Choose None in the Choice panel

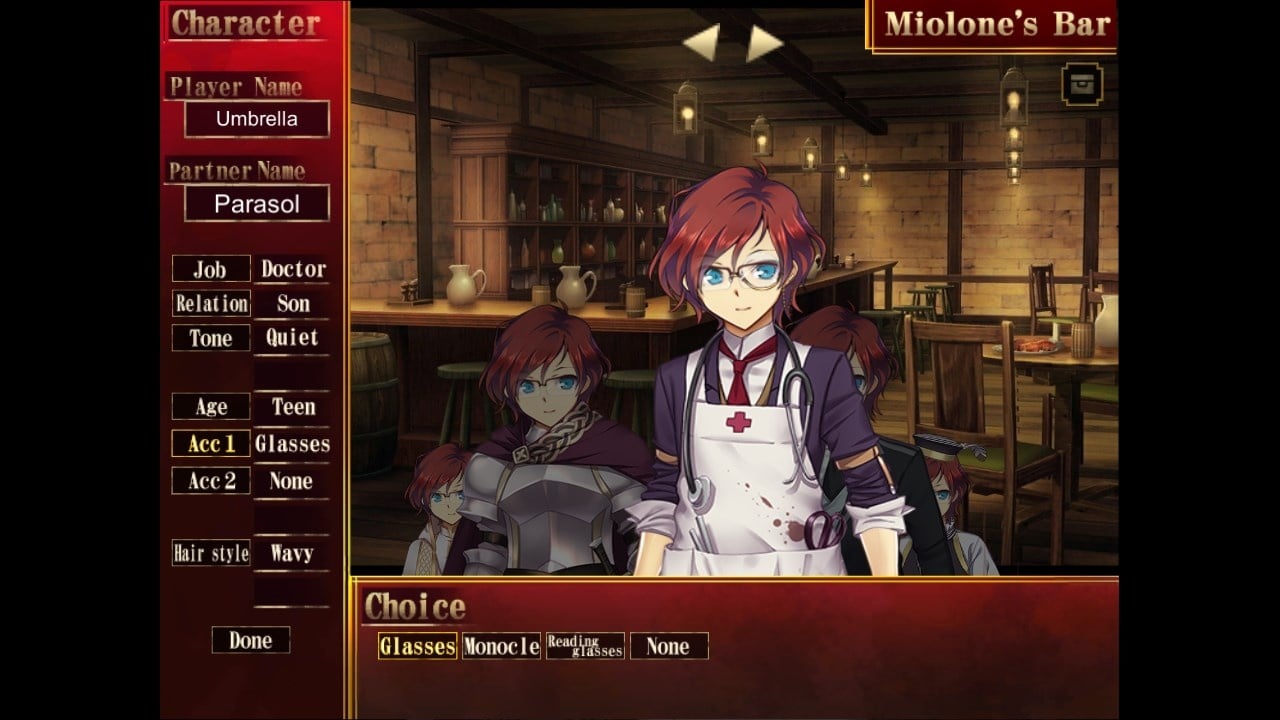[668, 646]
